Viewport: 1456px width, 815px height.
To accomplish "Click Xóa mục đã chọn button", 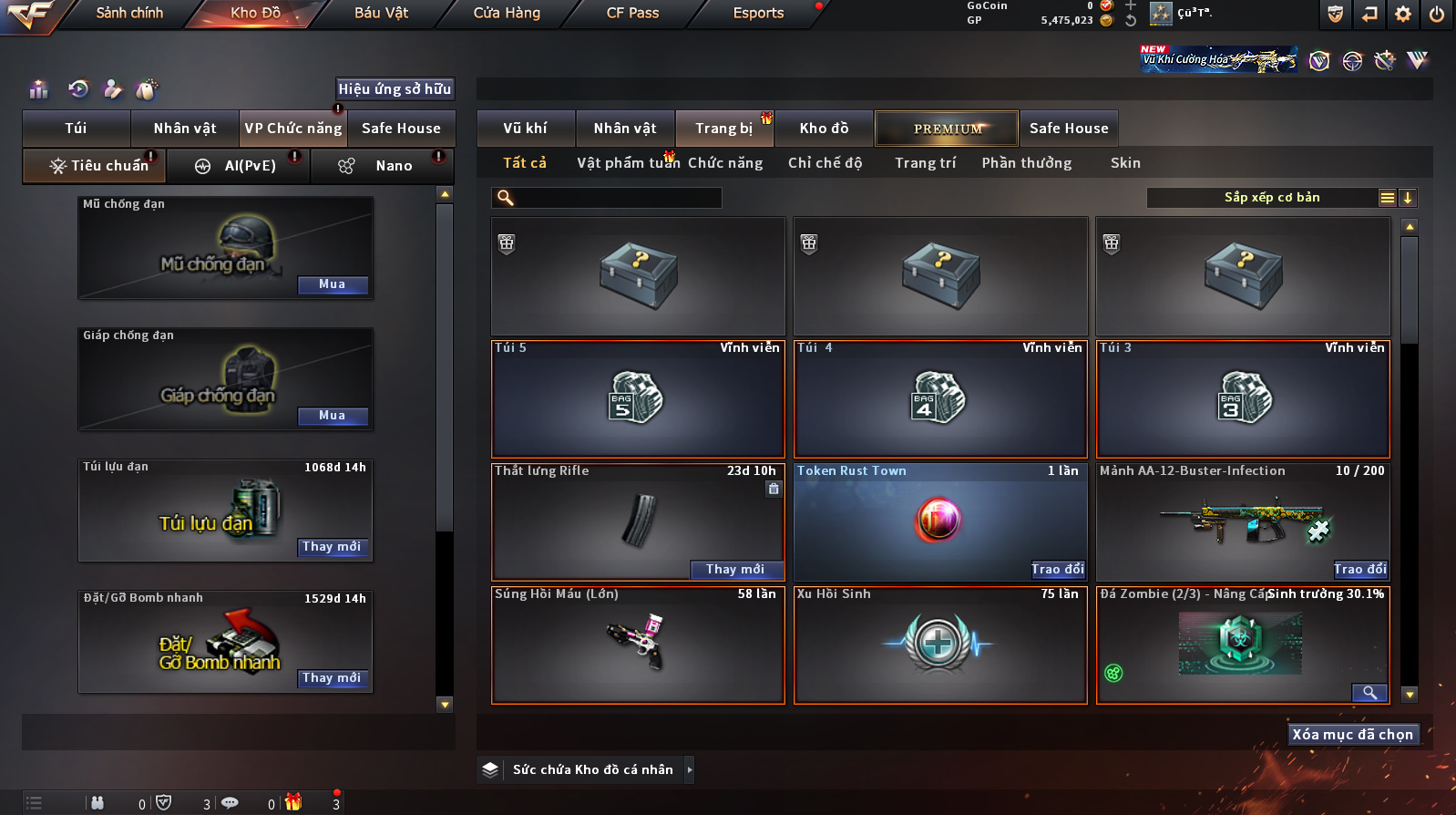I will click(1353, 735).
